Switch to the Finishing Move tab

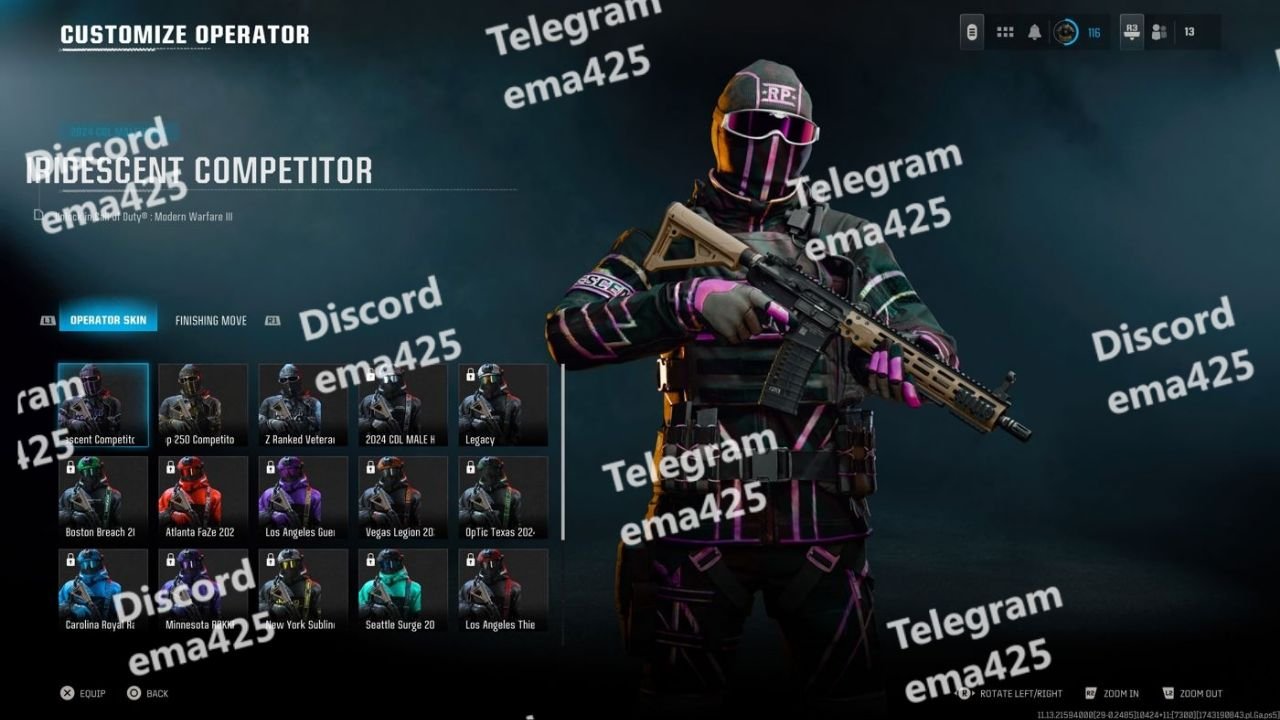click(210, 321)
